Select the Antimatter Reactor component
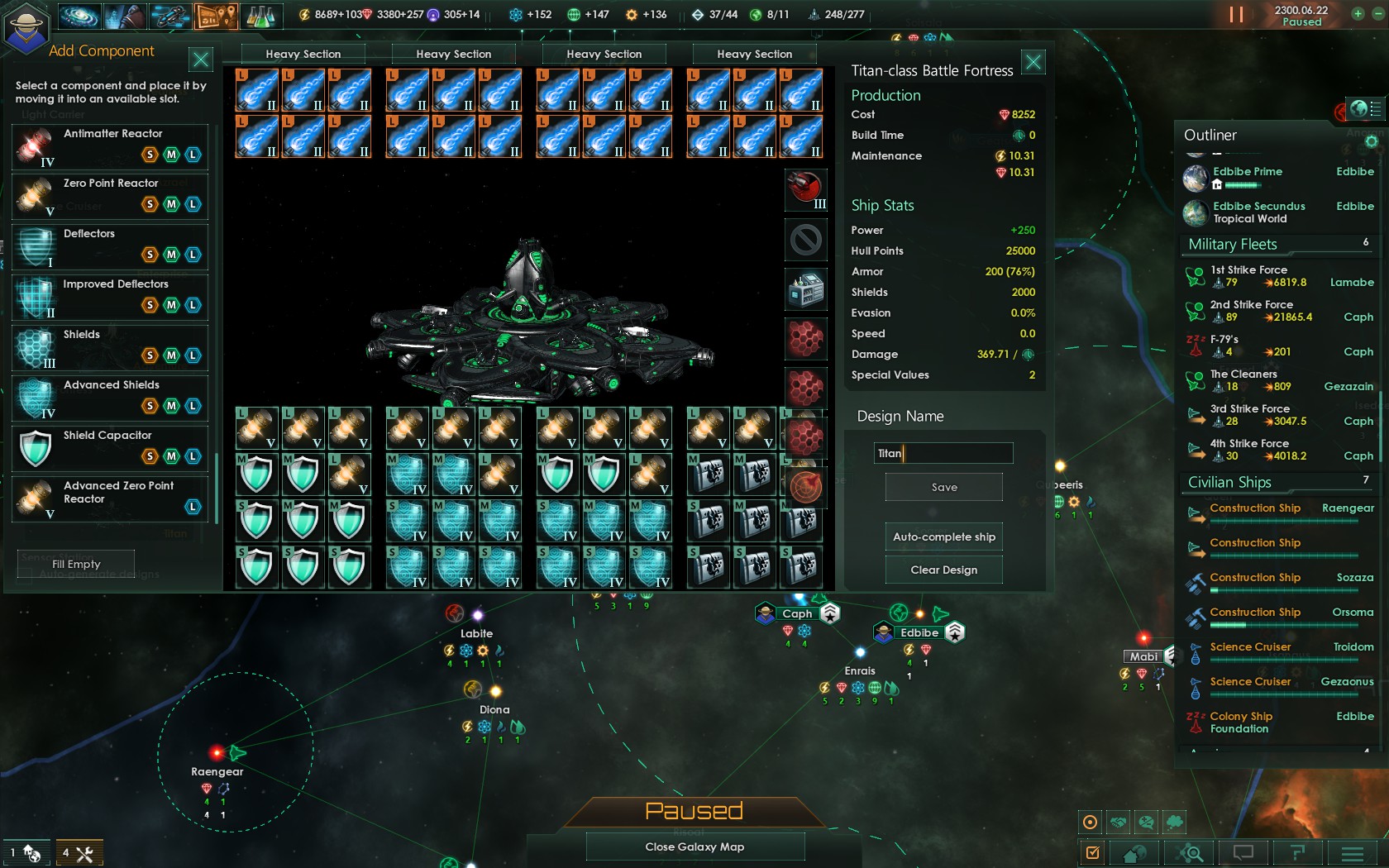This screenshot has width=1389, height=868. tap(110, 146)
